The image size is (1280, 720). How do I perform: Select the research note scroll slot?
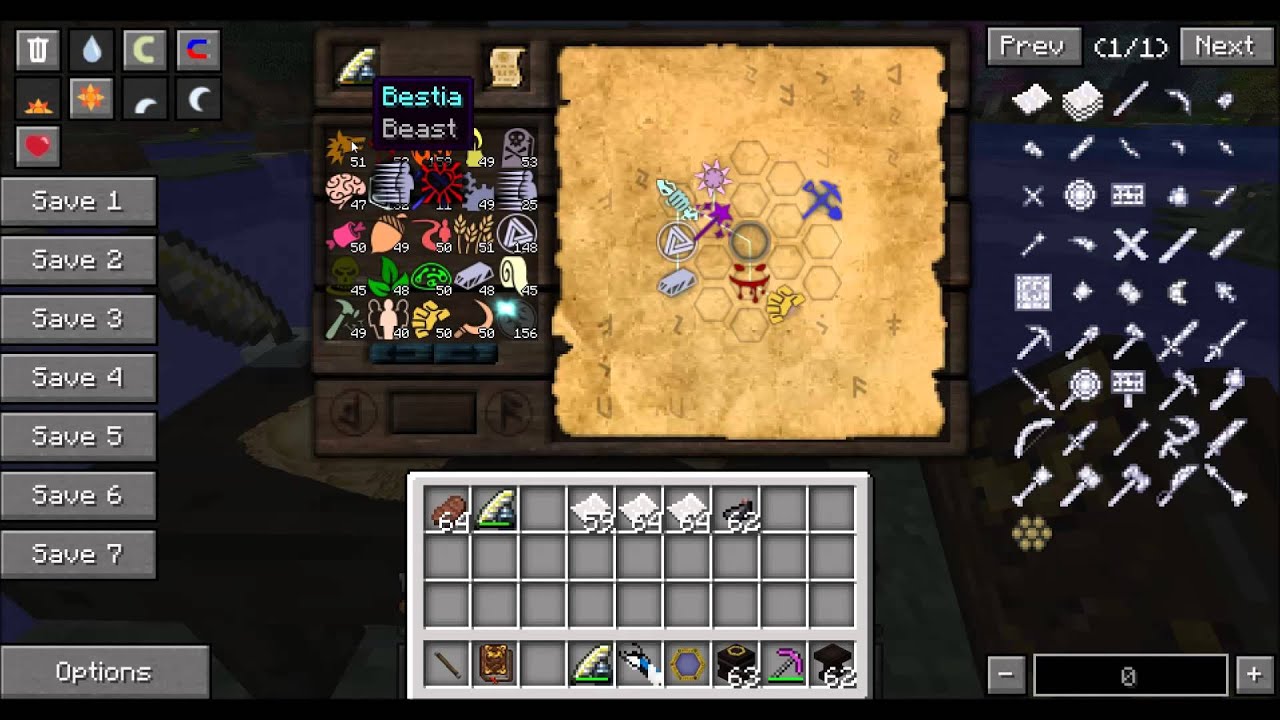[x=507, y=66]
